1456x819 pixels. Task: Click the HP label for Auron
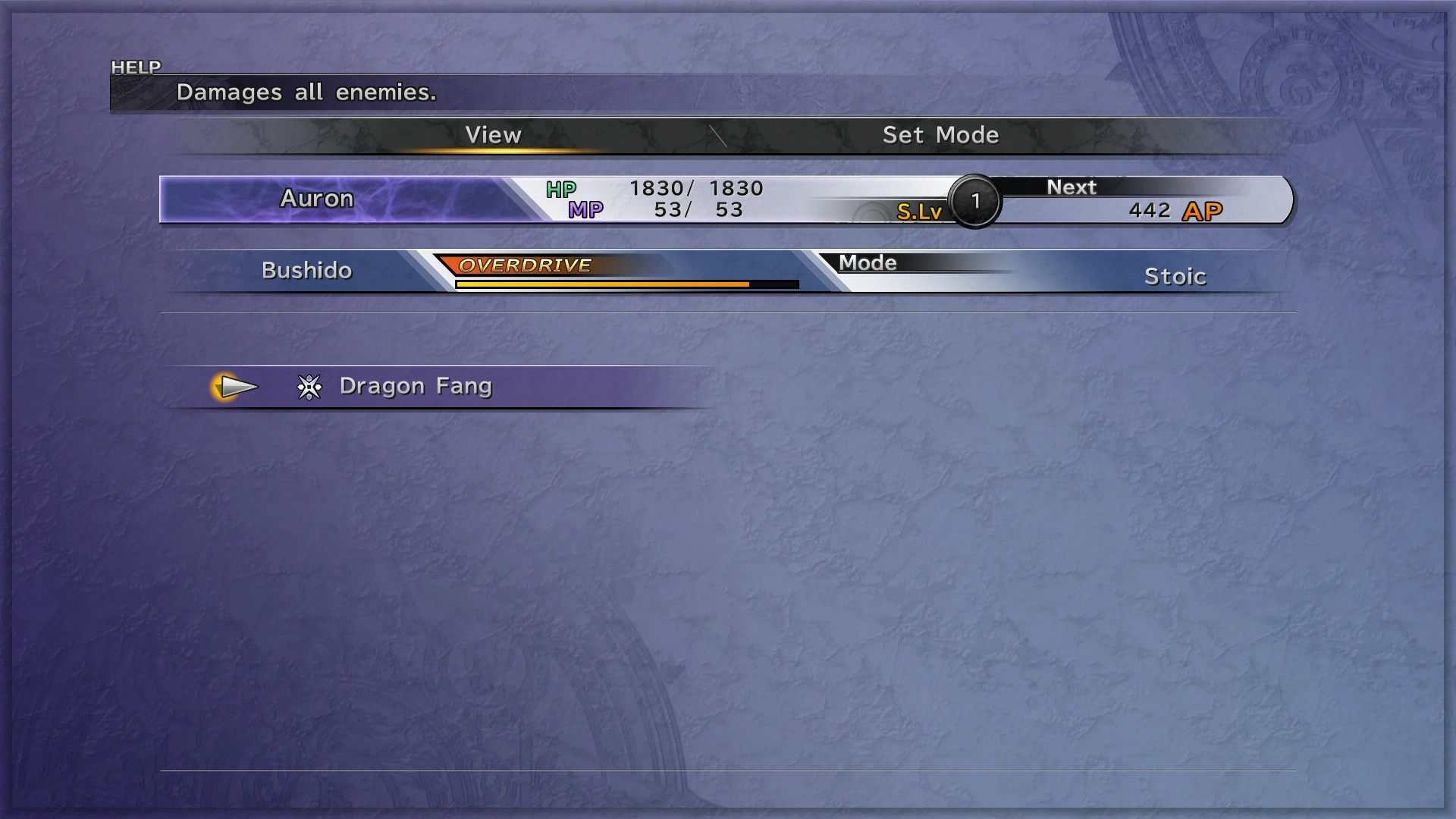(561, 189)
